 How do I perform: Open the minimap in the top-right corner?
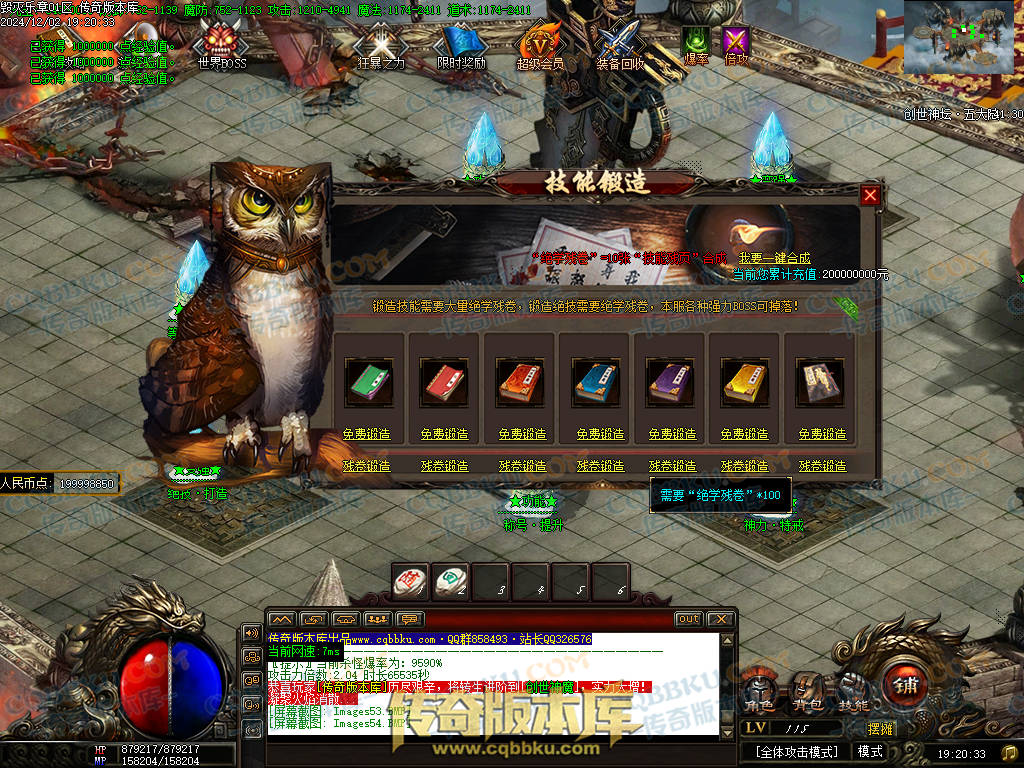click(x=962, y=36)
